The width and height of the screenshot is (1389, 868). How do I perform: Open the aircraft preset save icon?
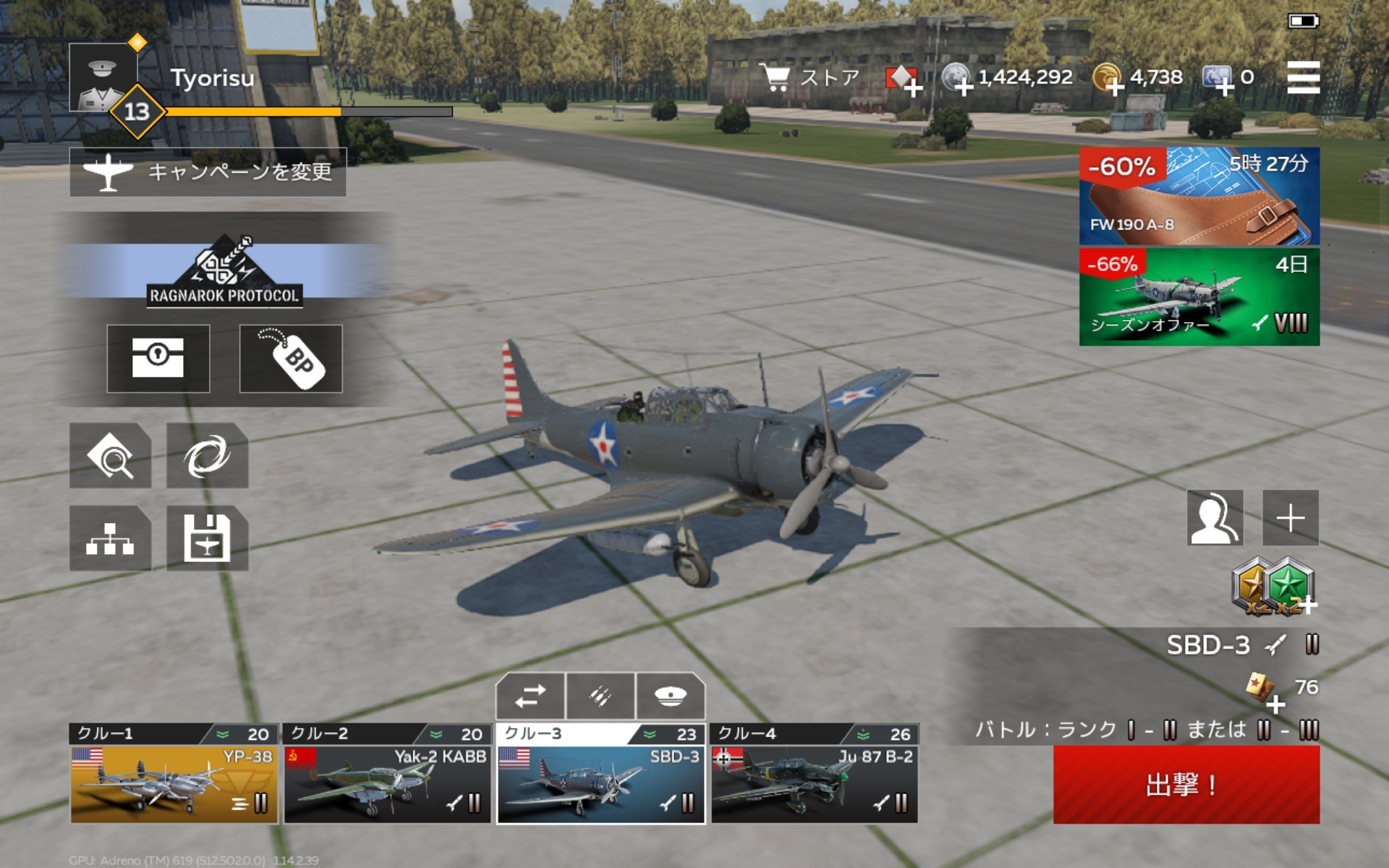coord(207,538)
